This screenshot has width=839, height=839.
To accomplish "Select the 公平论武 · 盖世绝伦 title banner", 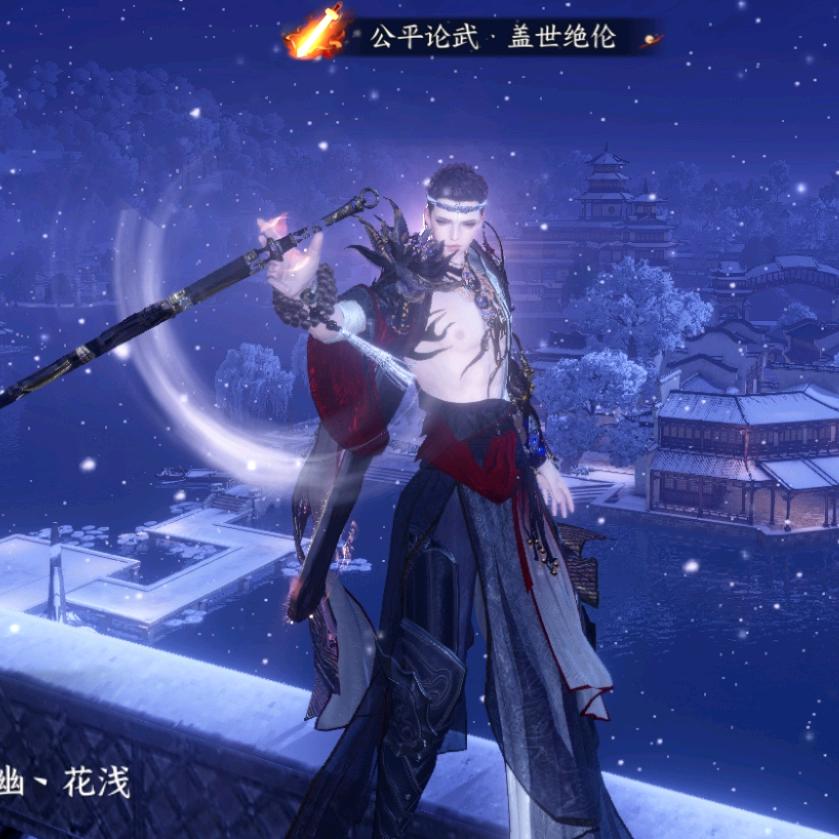I will point(493,38).
